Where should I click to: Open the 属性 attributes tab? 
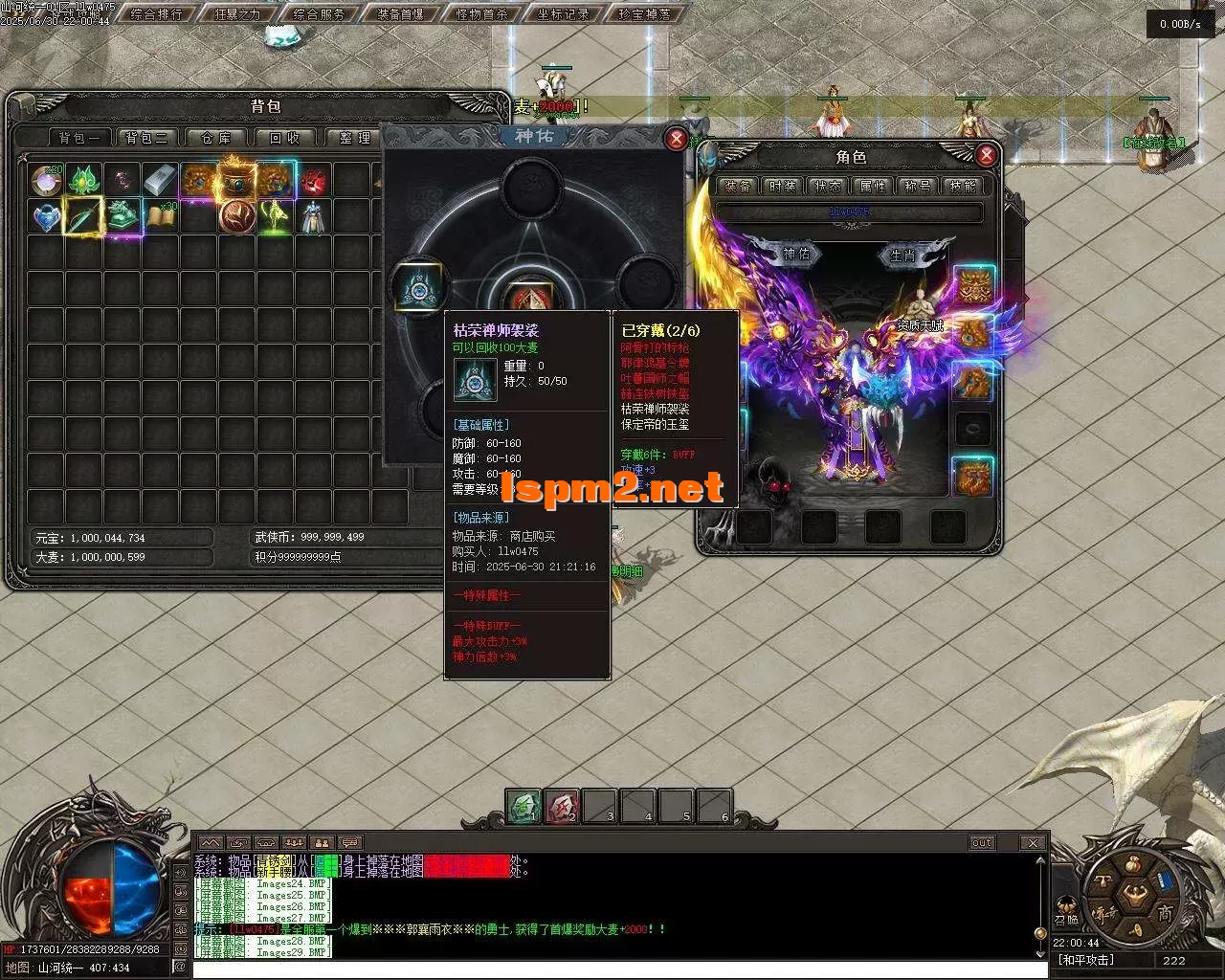(x=873, y=186)
